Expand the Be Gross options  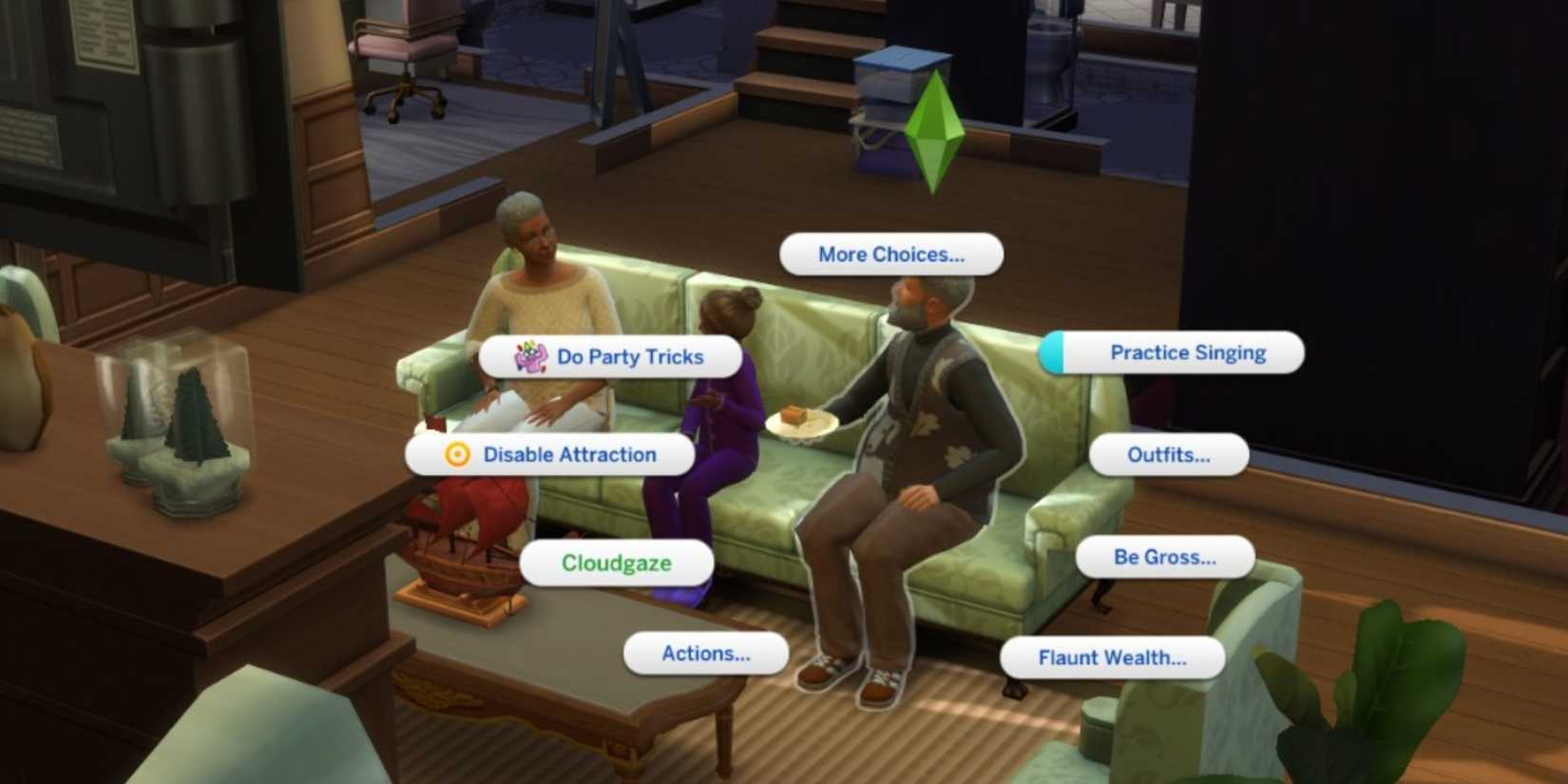tap(1166, 557)
